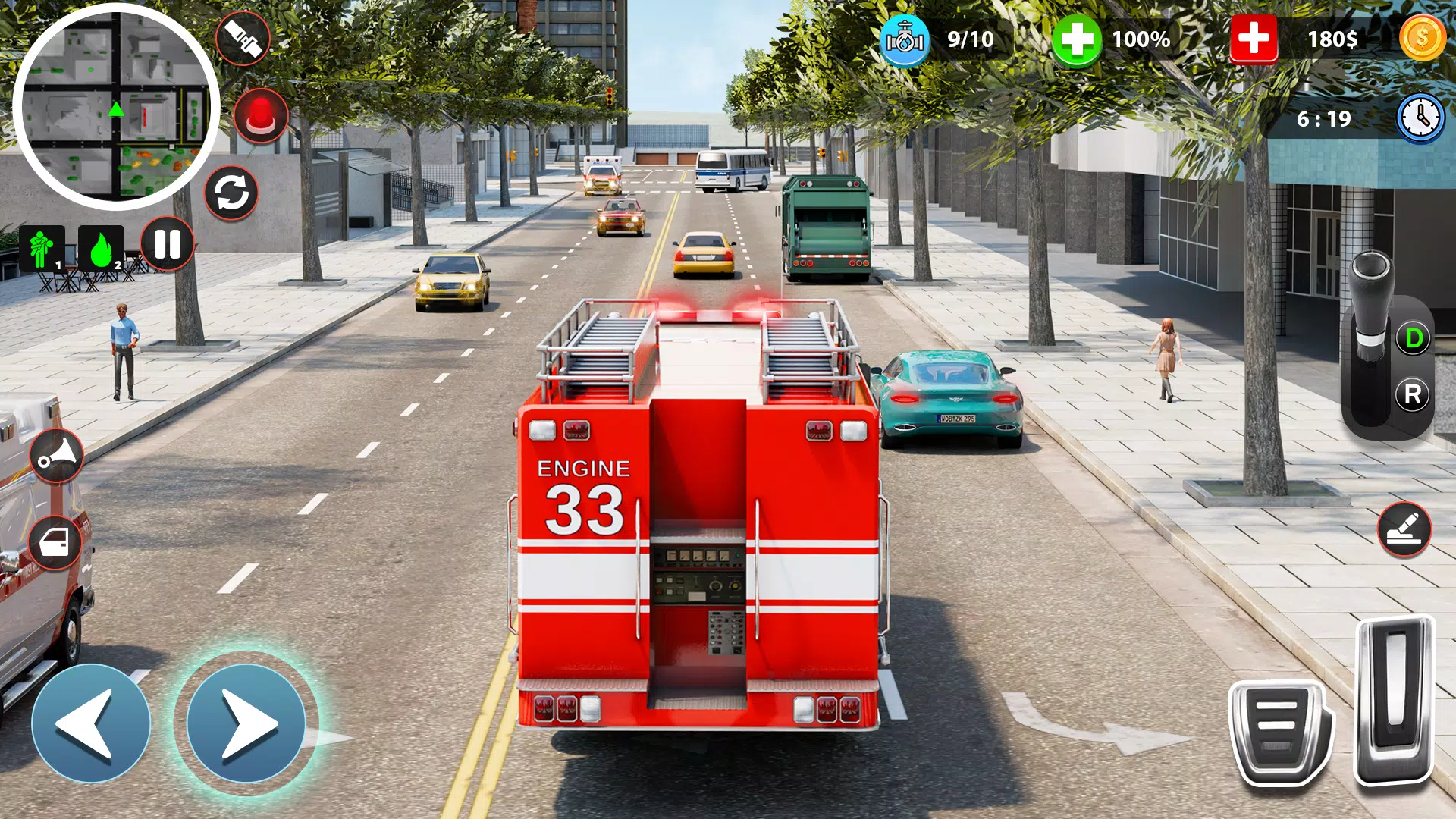1456x819 pixels.
Task: Steer left with the arrow control
Action: point(91,724)
